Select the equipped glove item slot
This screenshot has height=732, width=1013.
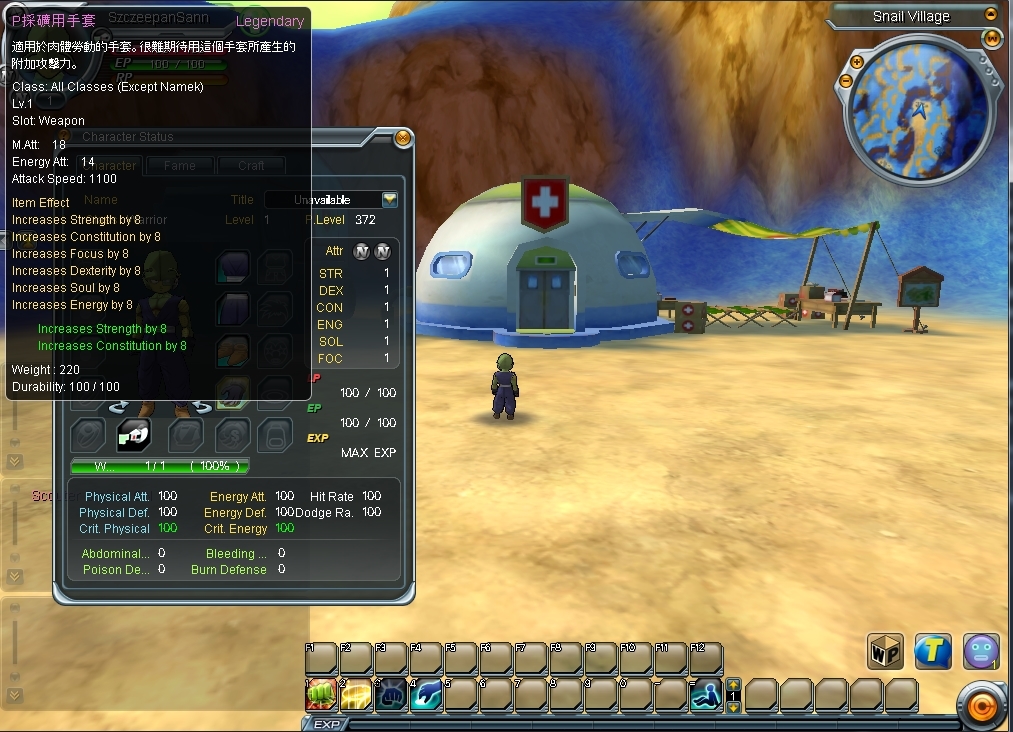135,434
